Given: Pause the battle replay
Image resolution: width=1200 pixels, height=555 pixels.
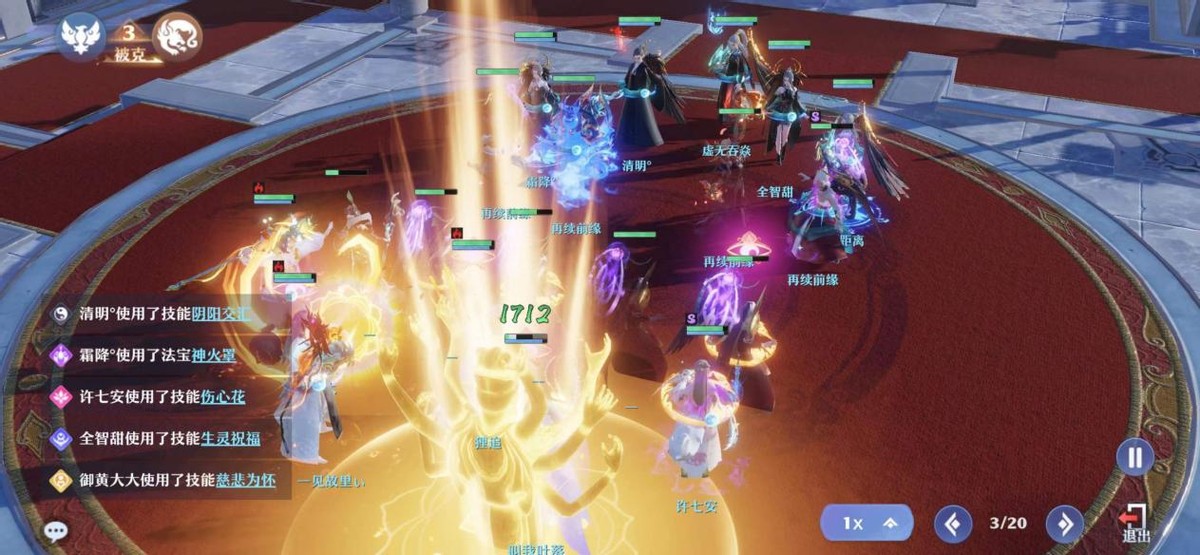Looking at the screenshot, I should [x=1135, y=459].
